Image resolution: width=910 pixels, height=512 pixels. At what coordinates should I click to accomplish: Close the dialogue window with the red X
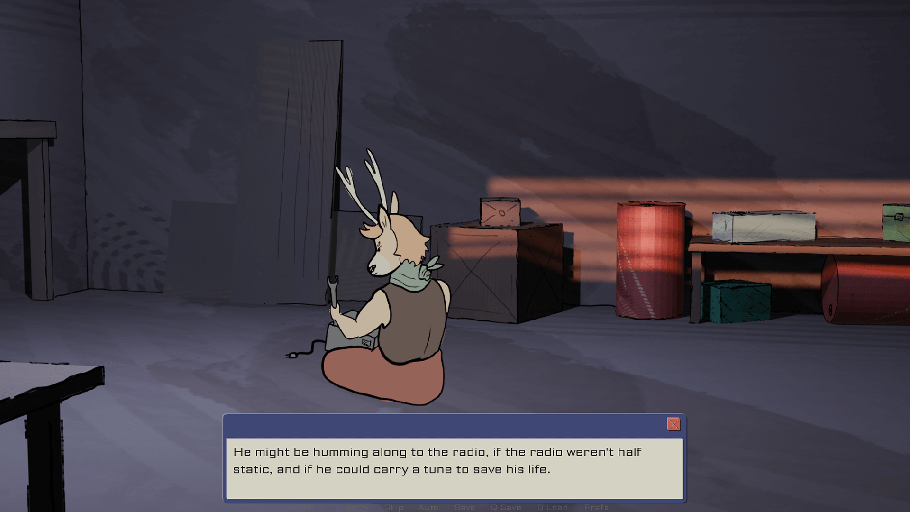[673, 424]
